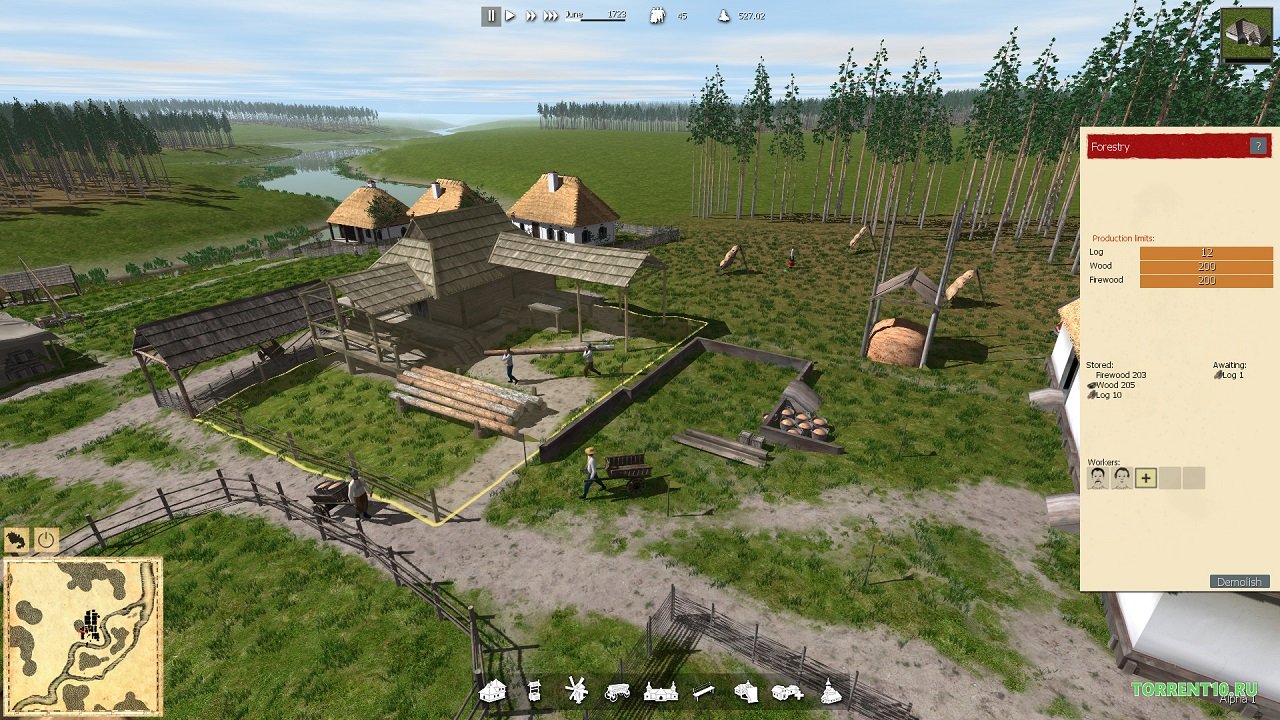Select the wagon cart build category
The width and height of the screenshot is (1280, 720).
point(617,691)
